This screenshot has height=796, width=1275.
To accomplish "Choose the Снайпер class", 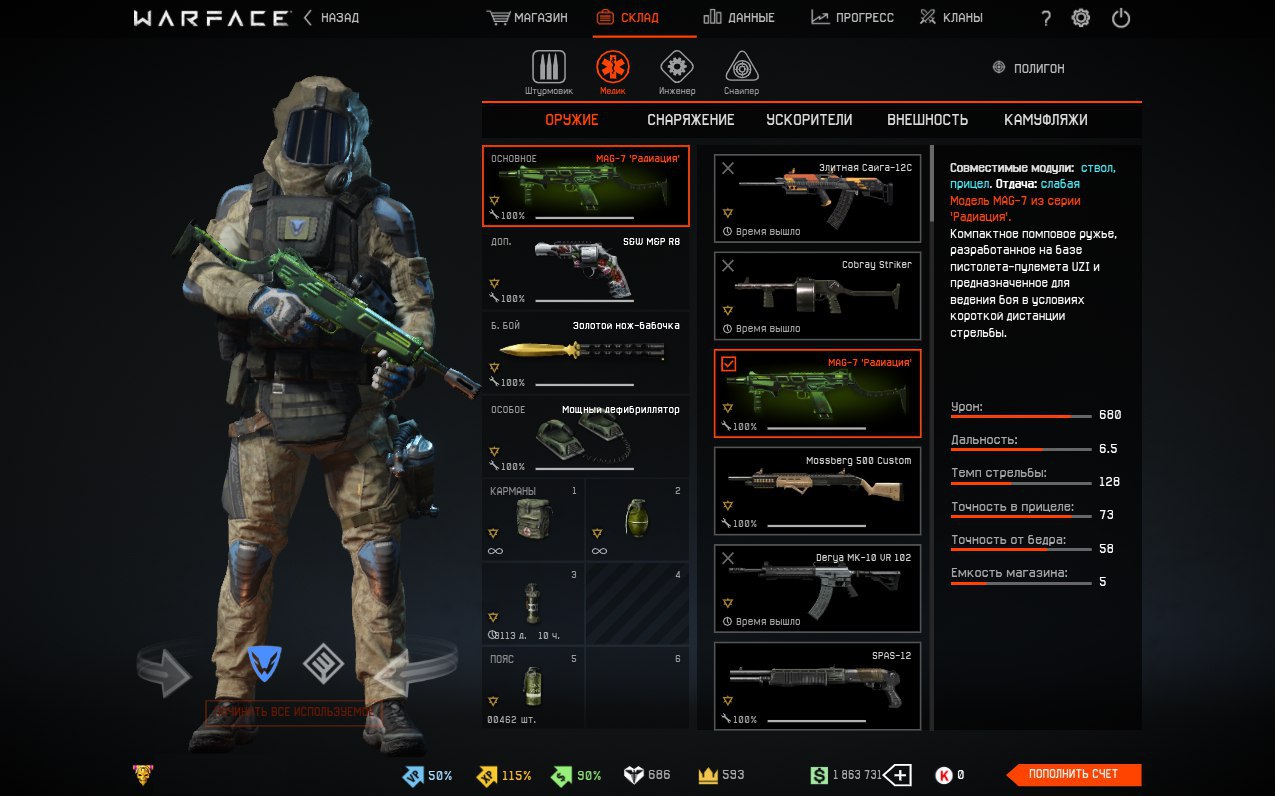I will pos(741,72).
